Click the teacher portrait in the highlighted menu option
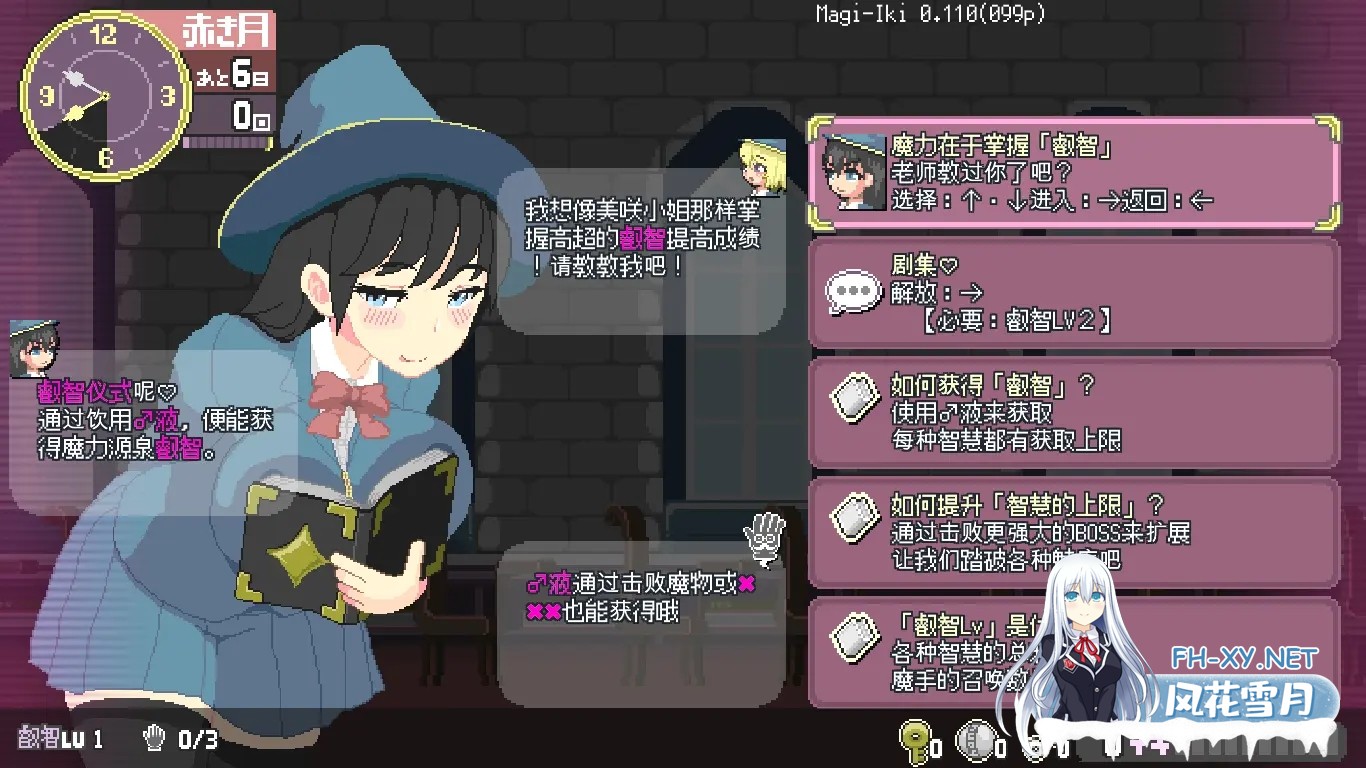The image size is (1366, 768). coord(852,170)
